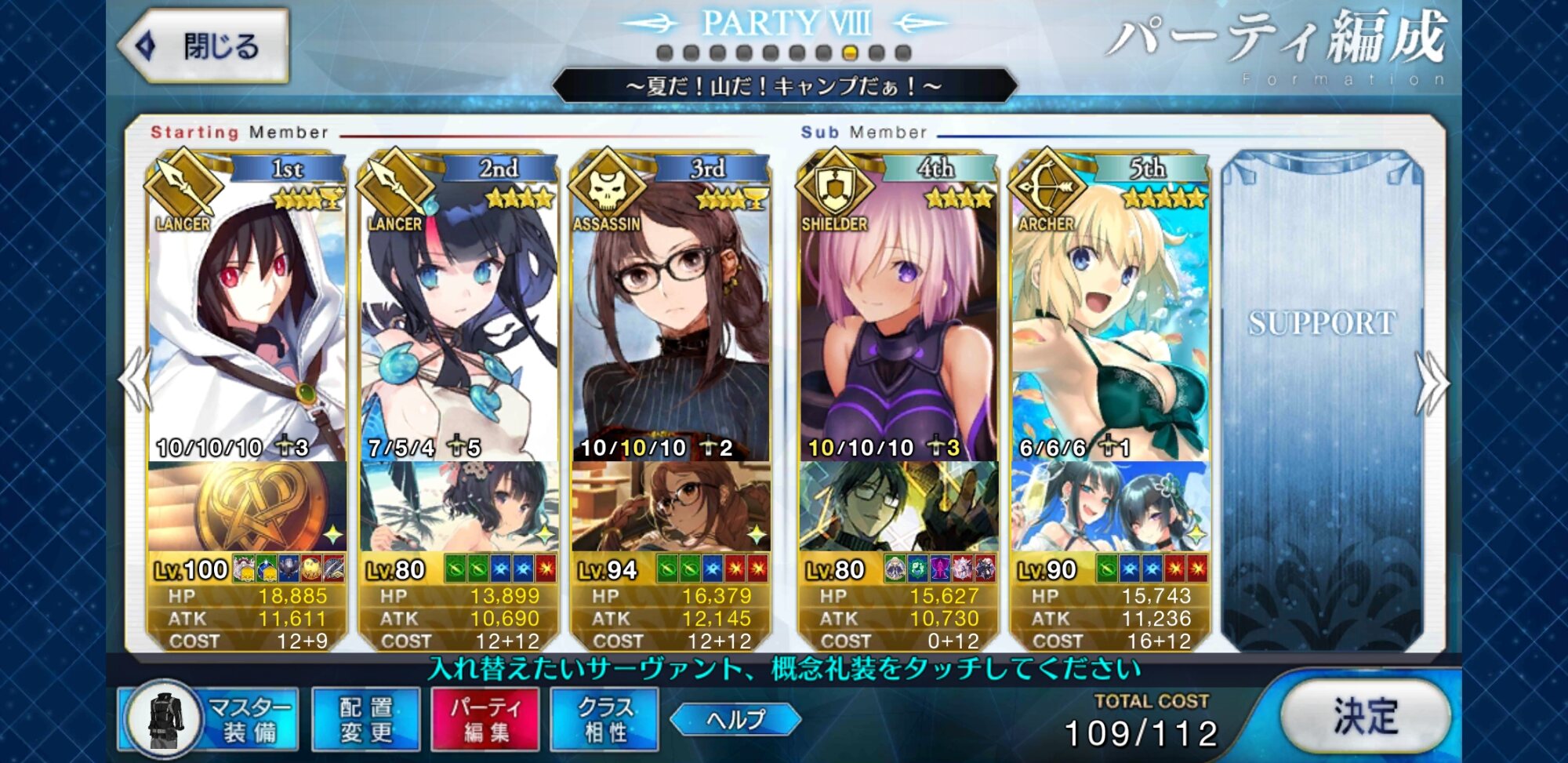The width and height of the screenshot is (1568, 763).
Task: Select the 1st slot Lancer in white hood
Action: [247, 314]
